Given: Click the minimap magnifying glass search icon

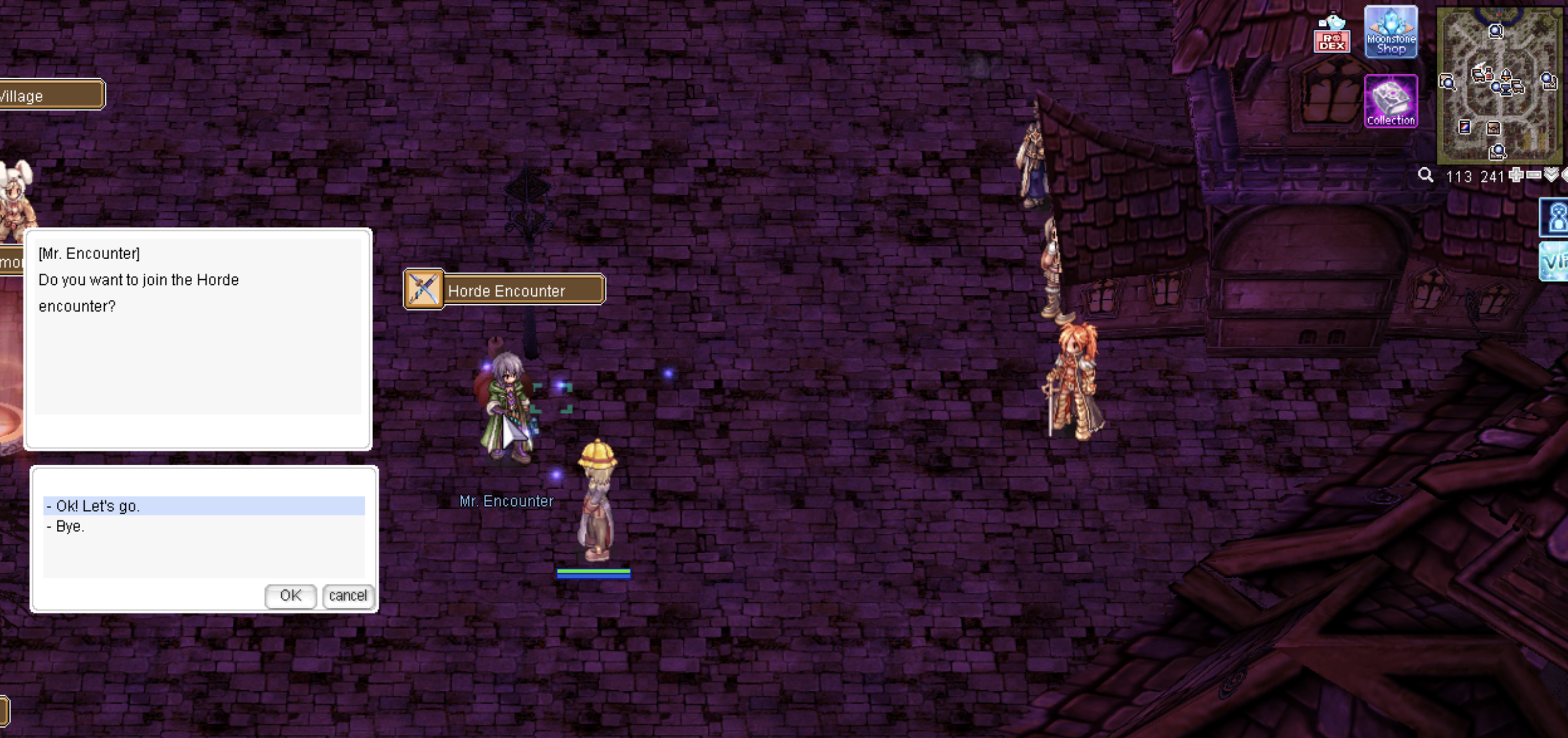Looking at the screenshot, I should click(1426, 176).
